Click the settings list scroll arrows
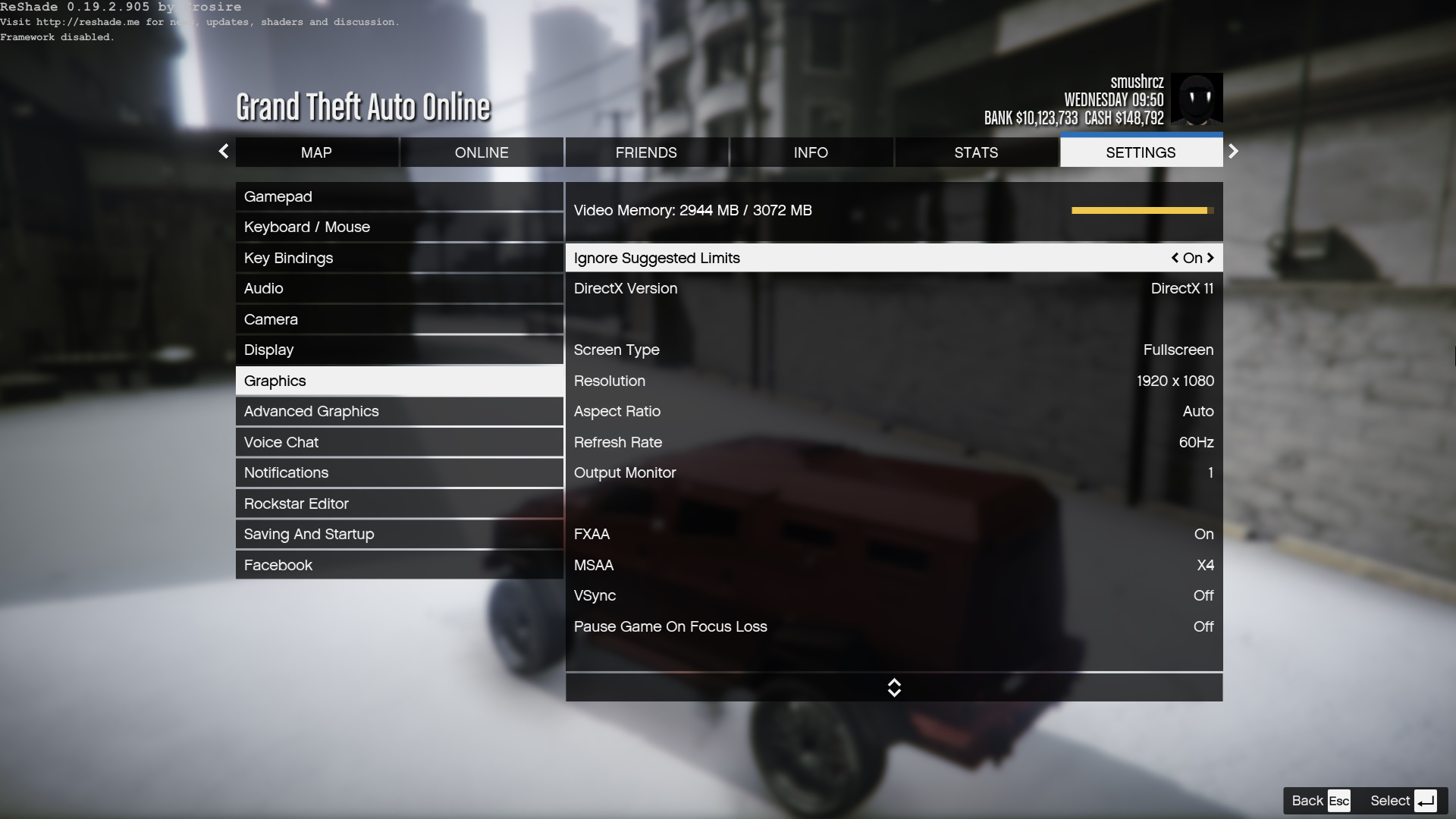The width and height of the screenshot is (1456, 819). [x=894, y=688]
